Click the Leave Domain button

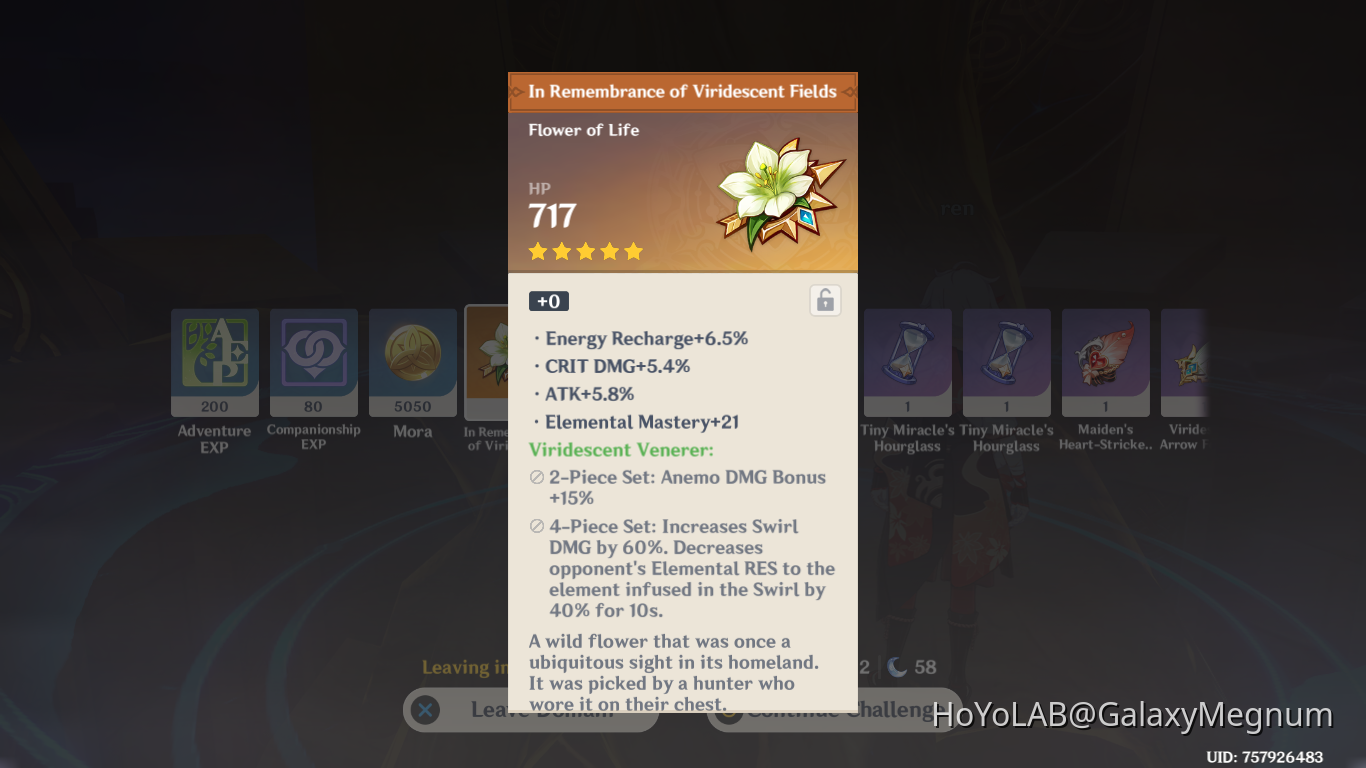[x=530, y=709]
